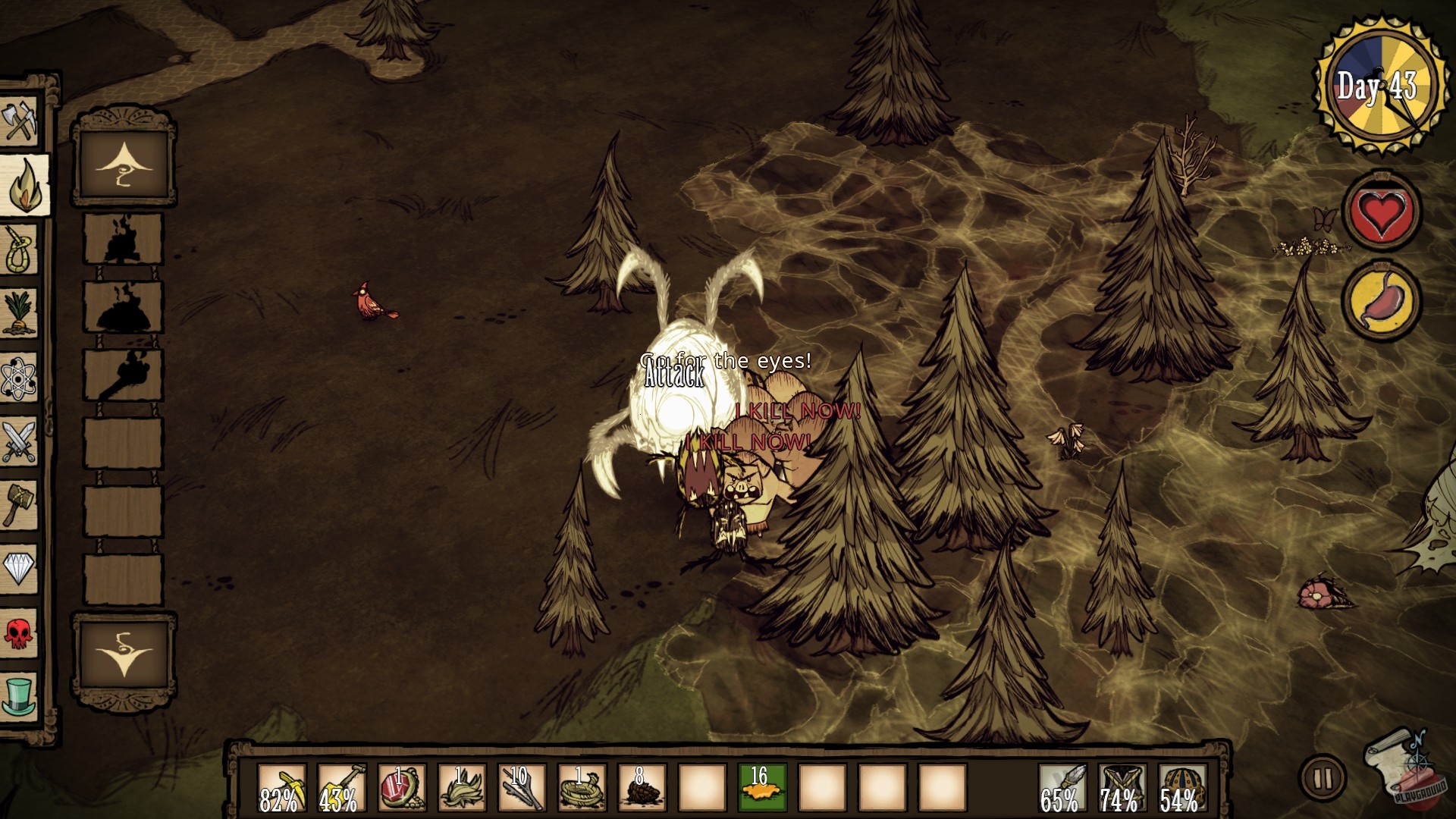Click the recipe list down arrow

coord(124,654)
